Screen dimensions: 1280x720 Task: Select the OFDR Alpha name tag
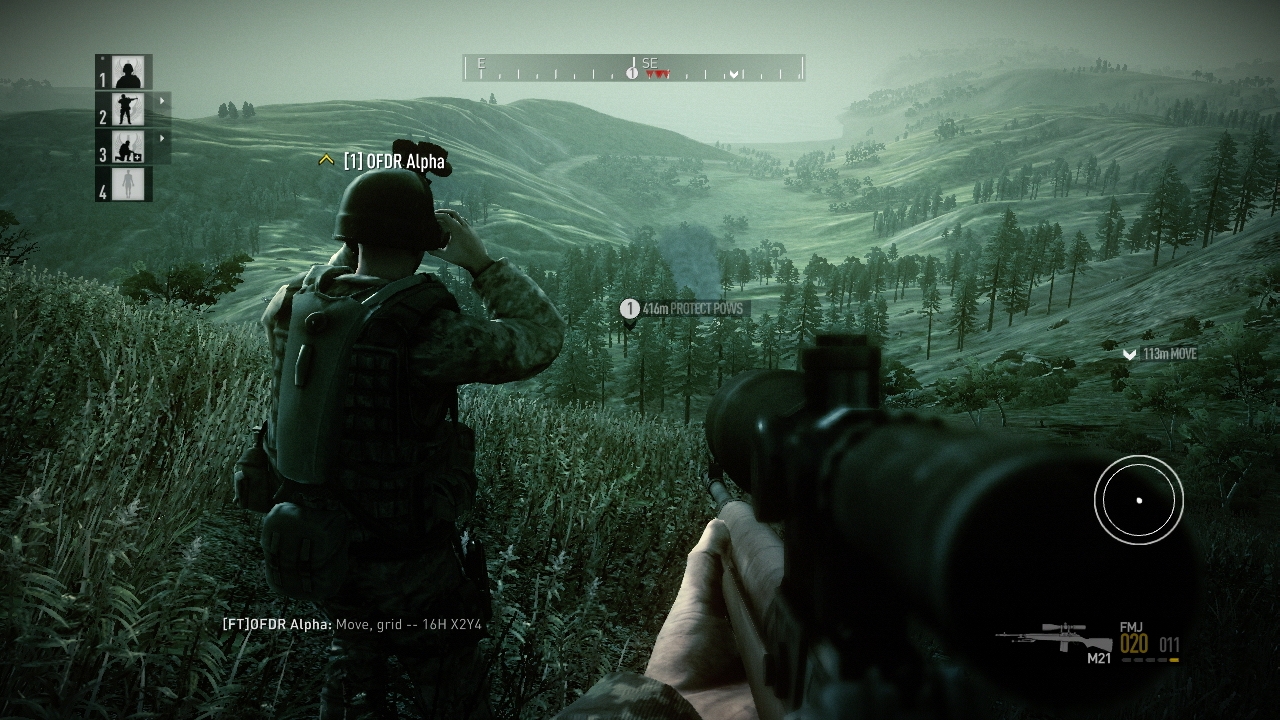coord(394,161)
